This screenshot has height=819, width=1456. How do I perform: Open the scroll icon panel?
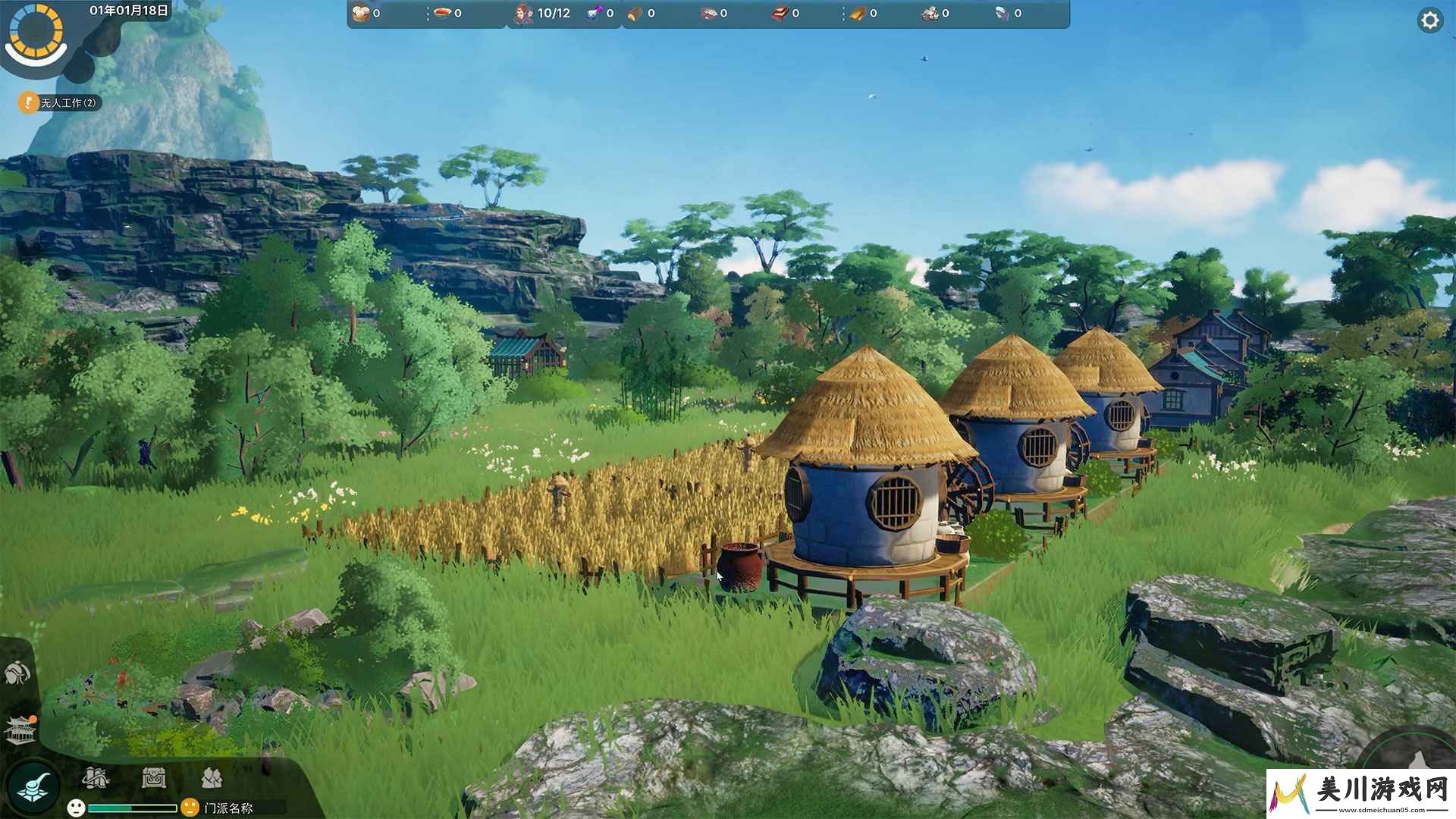pos(96,777)
